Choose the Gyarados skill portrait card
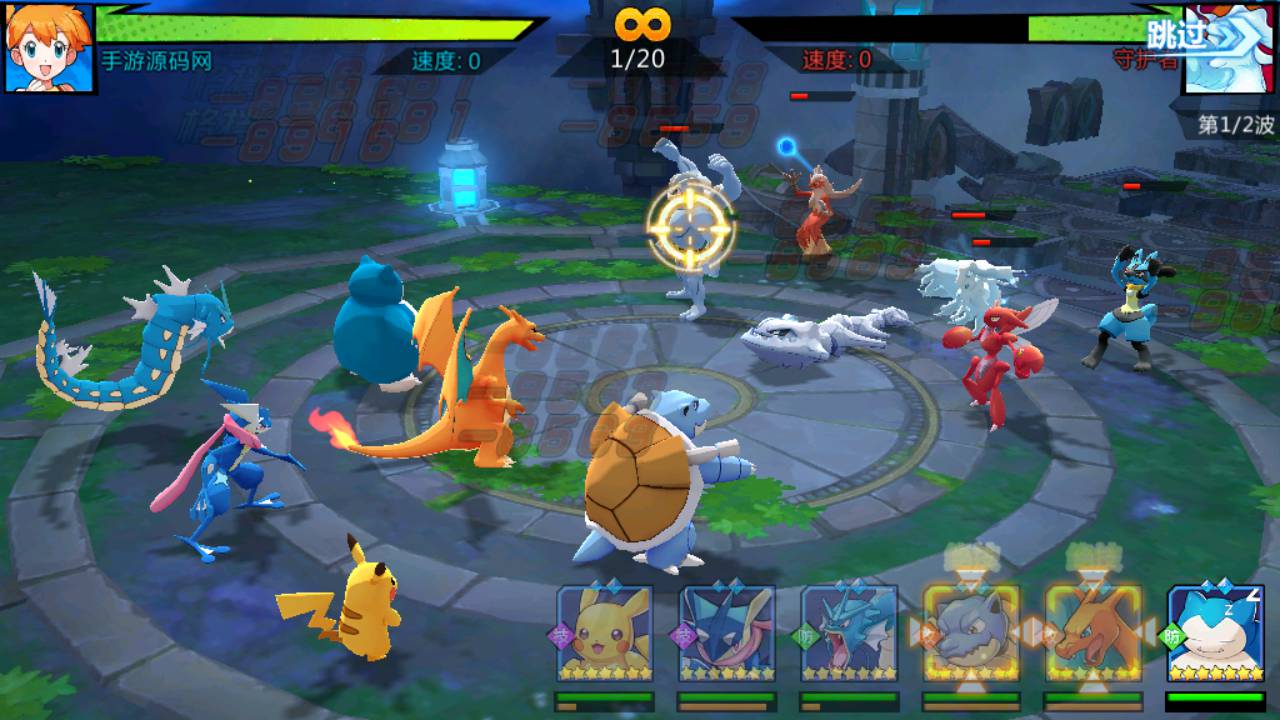 [849, 633]
